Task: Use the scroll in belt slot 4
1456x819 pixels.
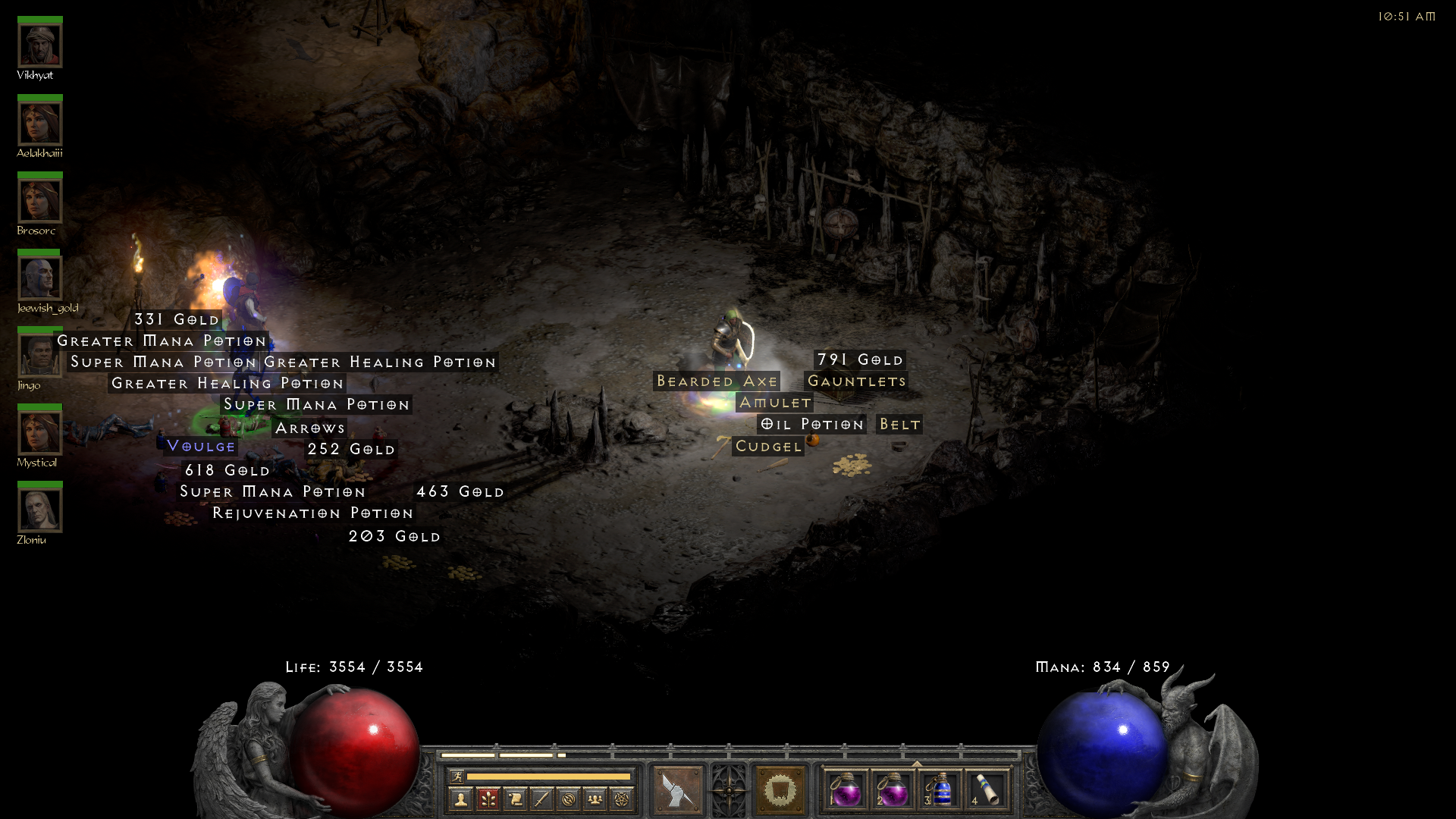Action: [x=987, y=790]
